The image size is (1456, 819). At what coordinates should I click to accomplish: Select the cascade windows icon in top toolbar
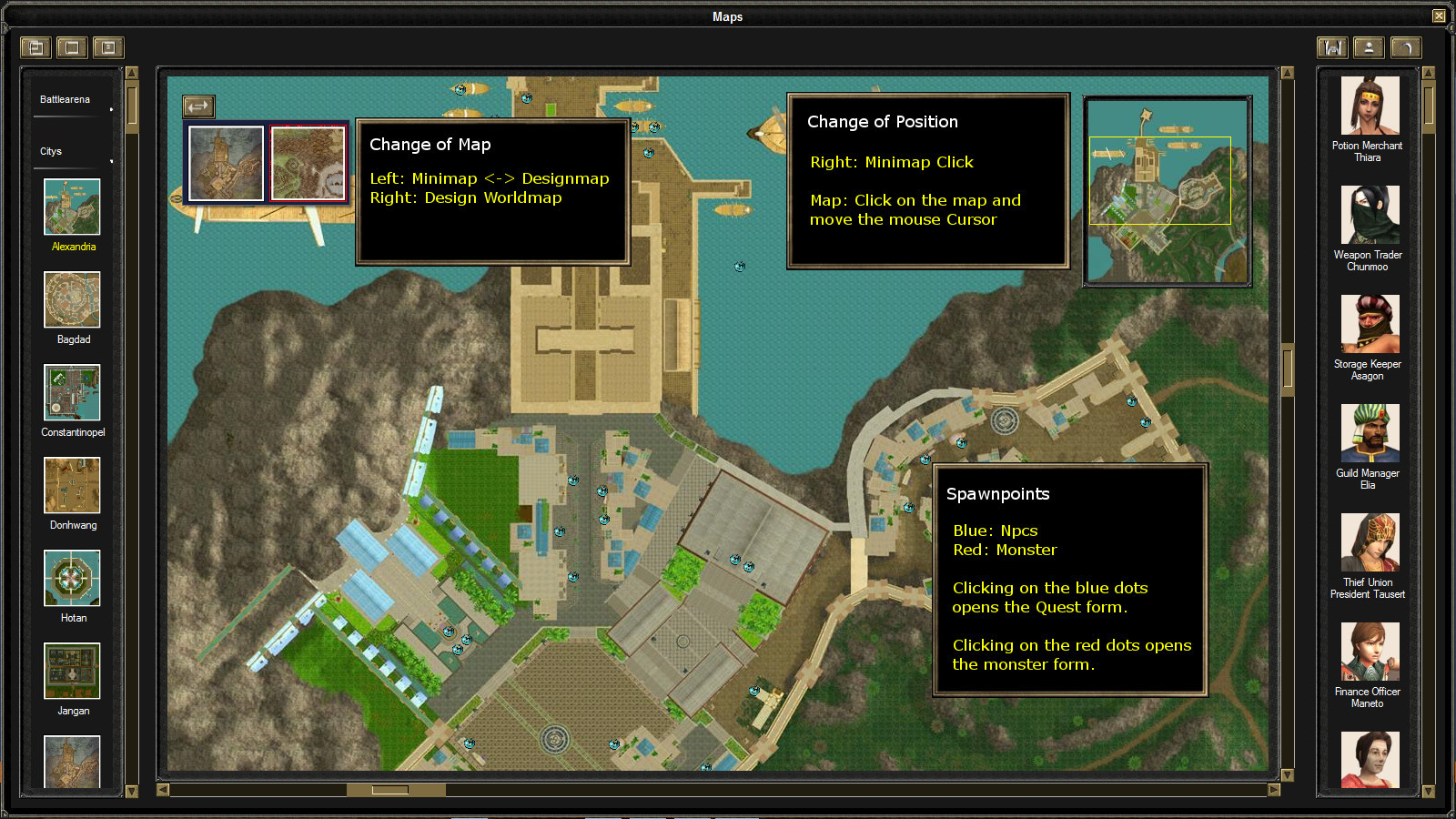35,47
